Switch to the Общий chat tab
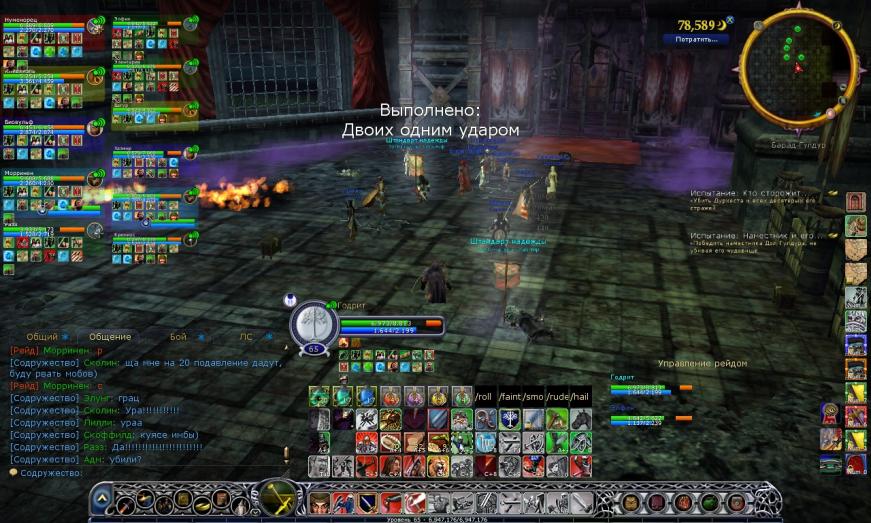Screen dimensions: 871x523 point(42,337)
